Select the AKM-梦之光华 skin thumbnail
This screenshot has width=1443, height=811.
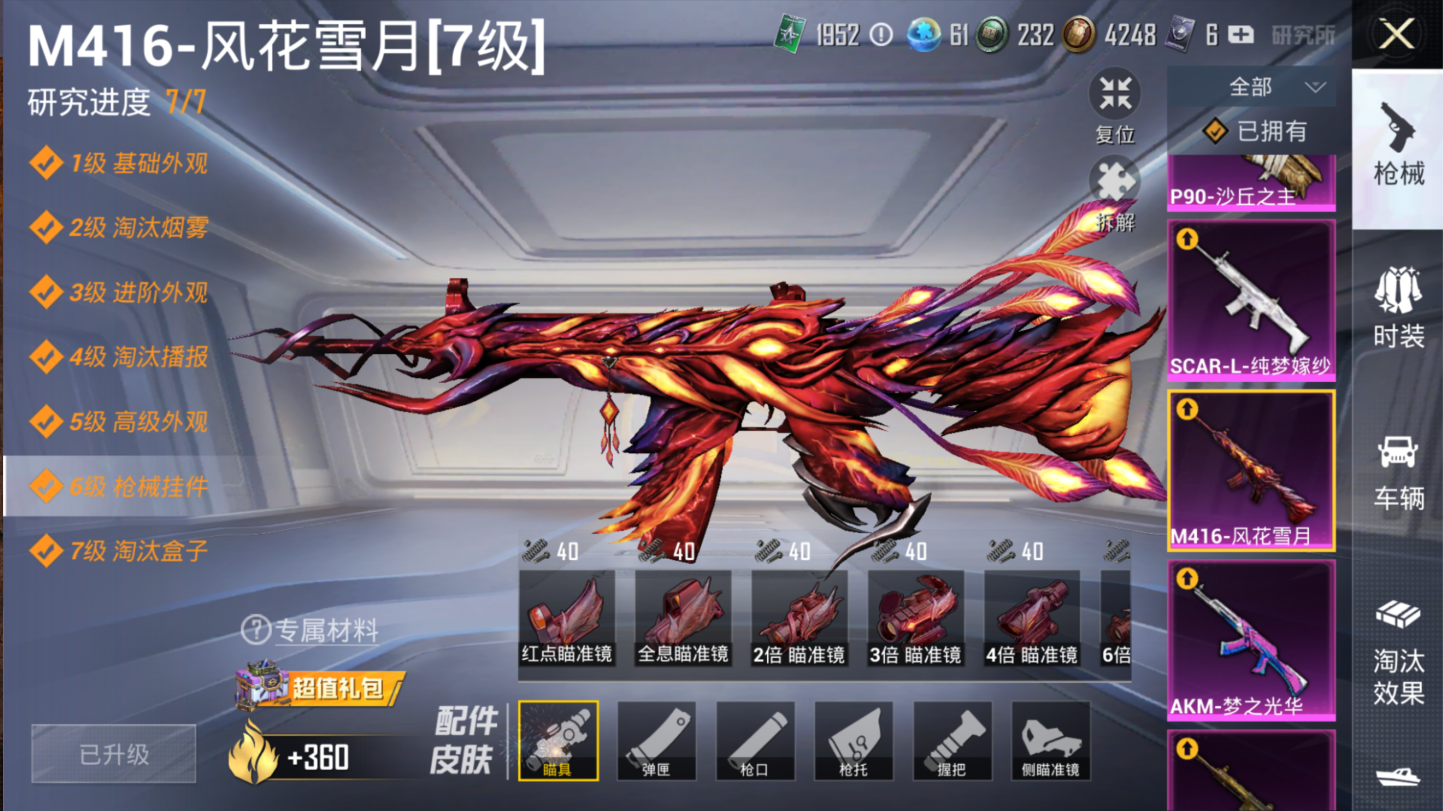tap(1251, 640)
